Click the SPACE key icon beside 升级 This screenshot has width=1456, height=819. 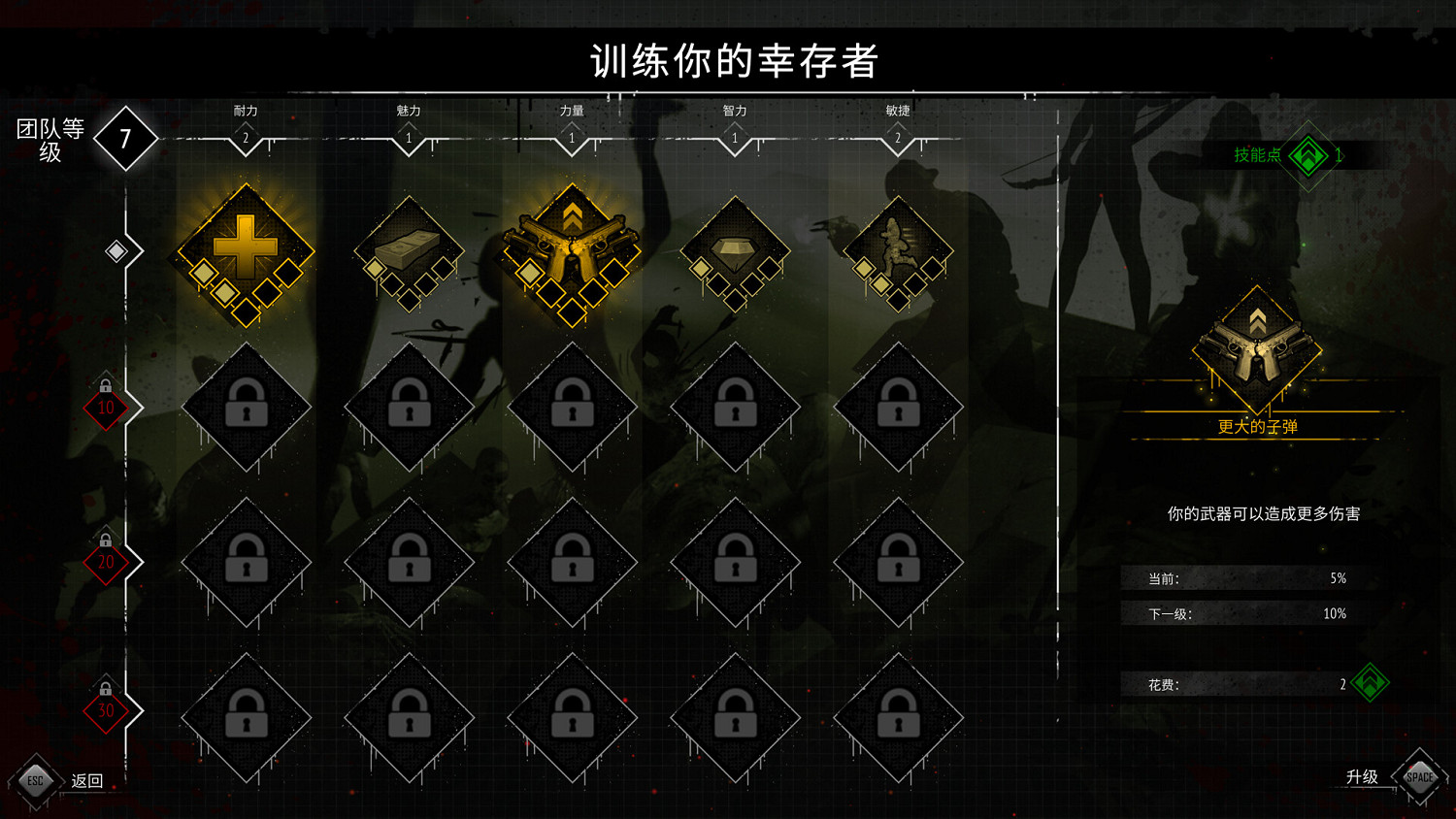click(1419, 776)
